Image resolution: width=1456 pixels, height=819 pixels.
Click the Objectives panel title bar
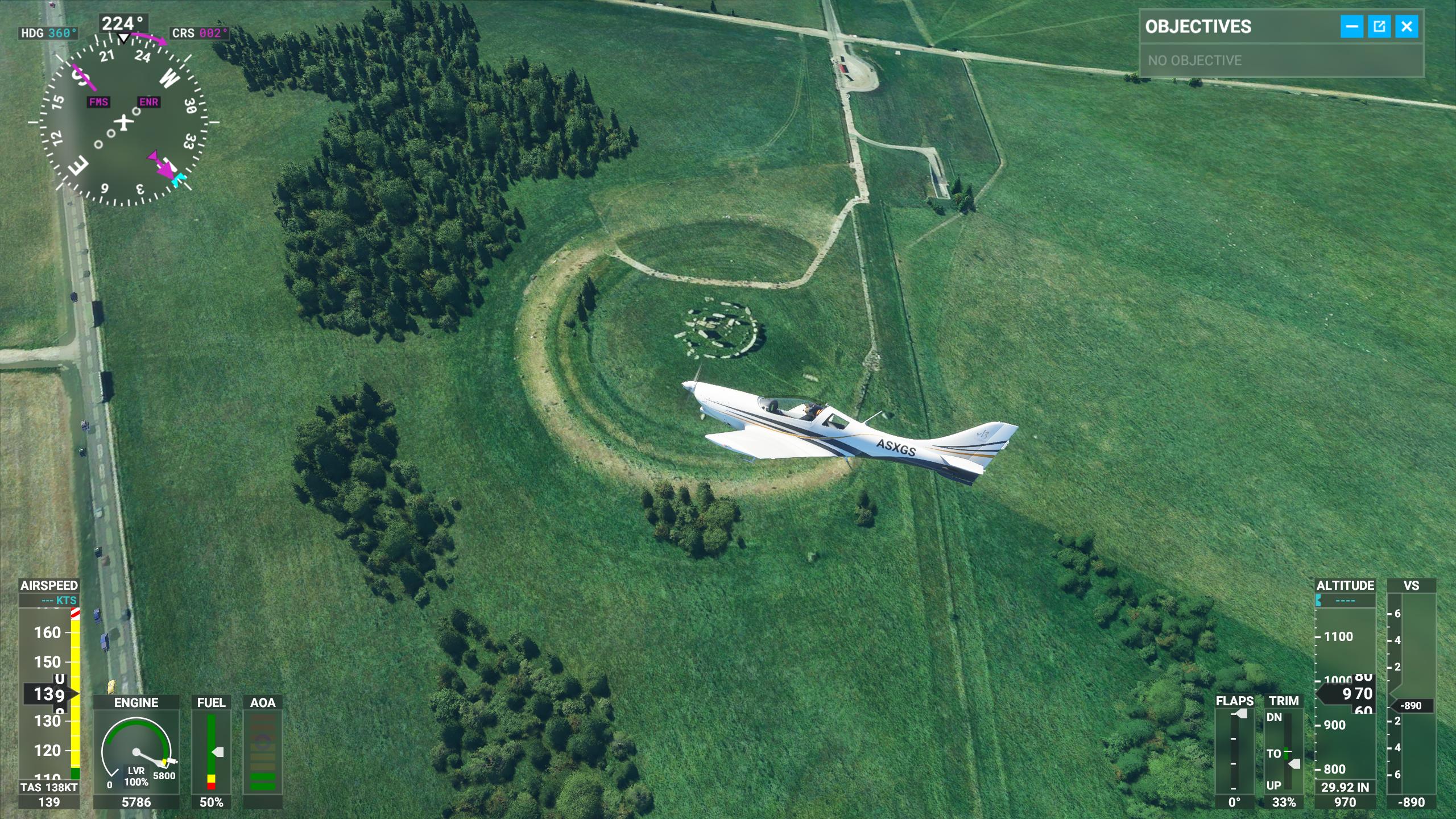click(1234, 27)
